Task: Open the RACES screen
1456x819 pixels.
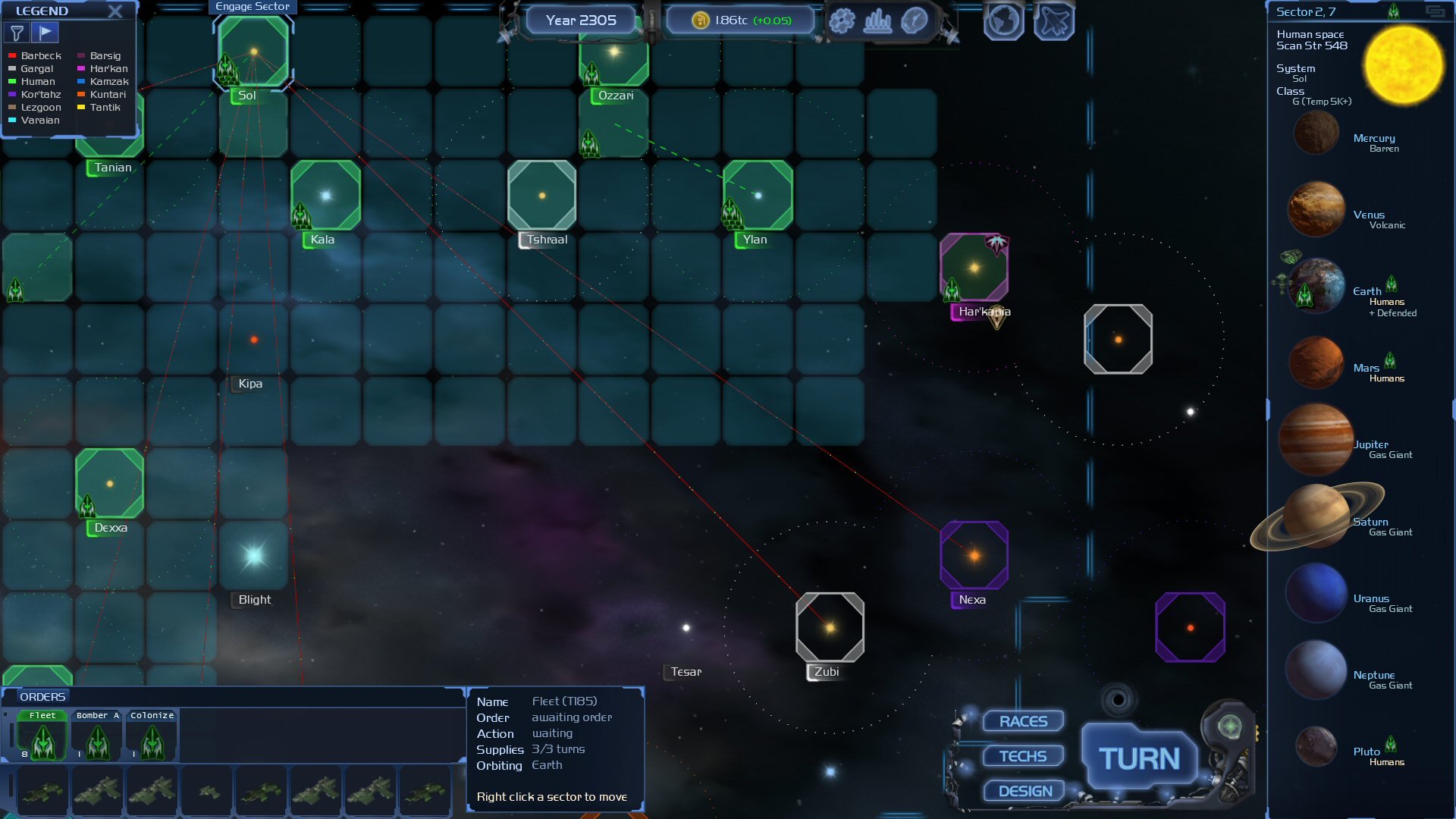Action: [x=1023, y=721]
